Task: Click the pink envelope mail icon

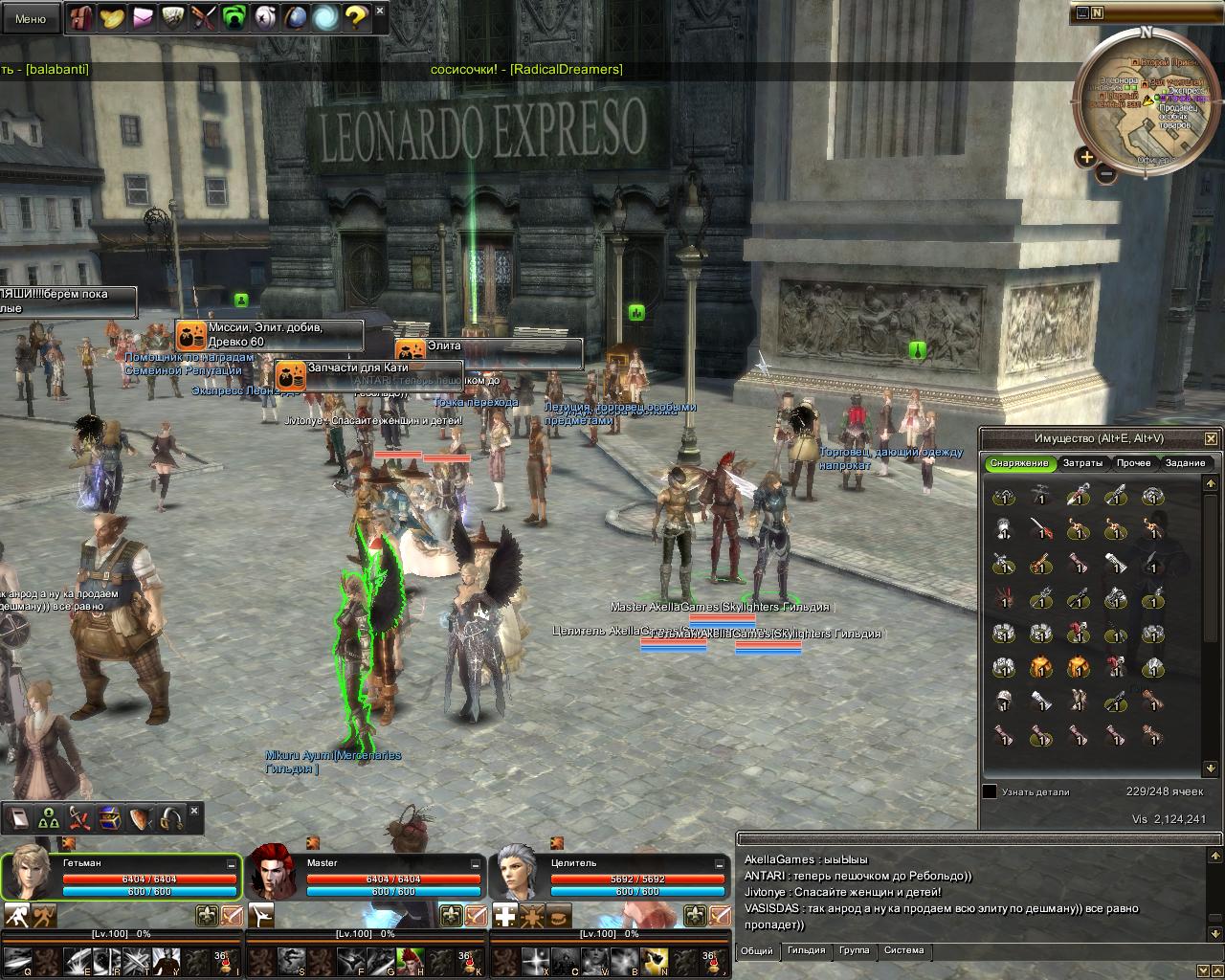Action: (143, 17)
